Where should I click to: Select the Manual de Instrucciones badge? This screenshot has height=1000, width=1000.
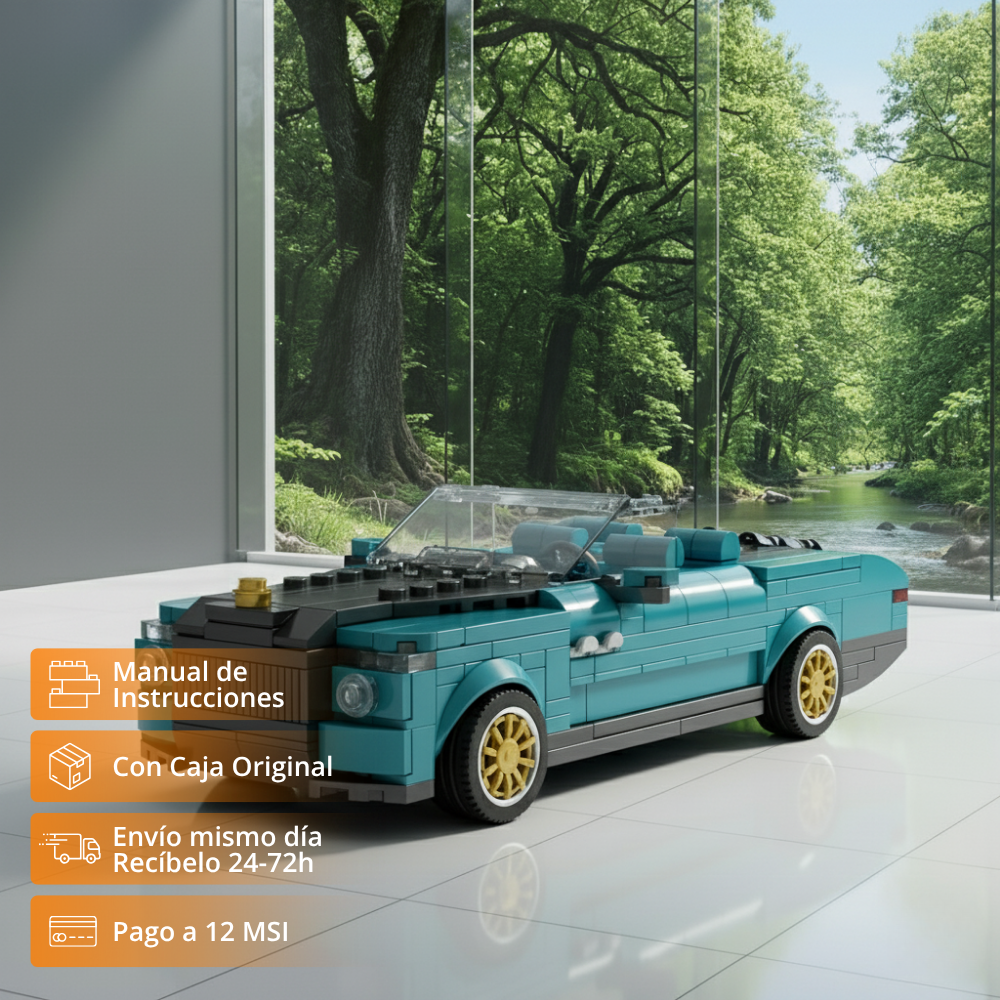[180, 684]
